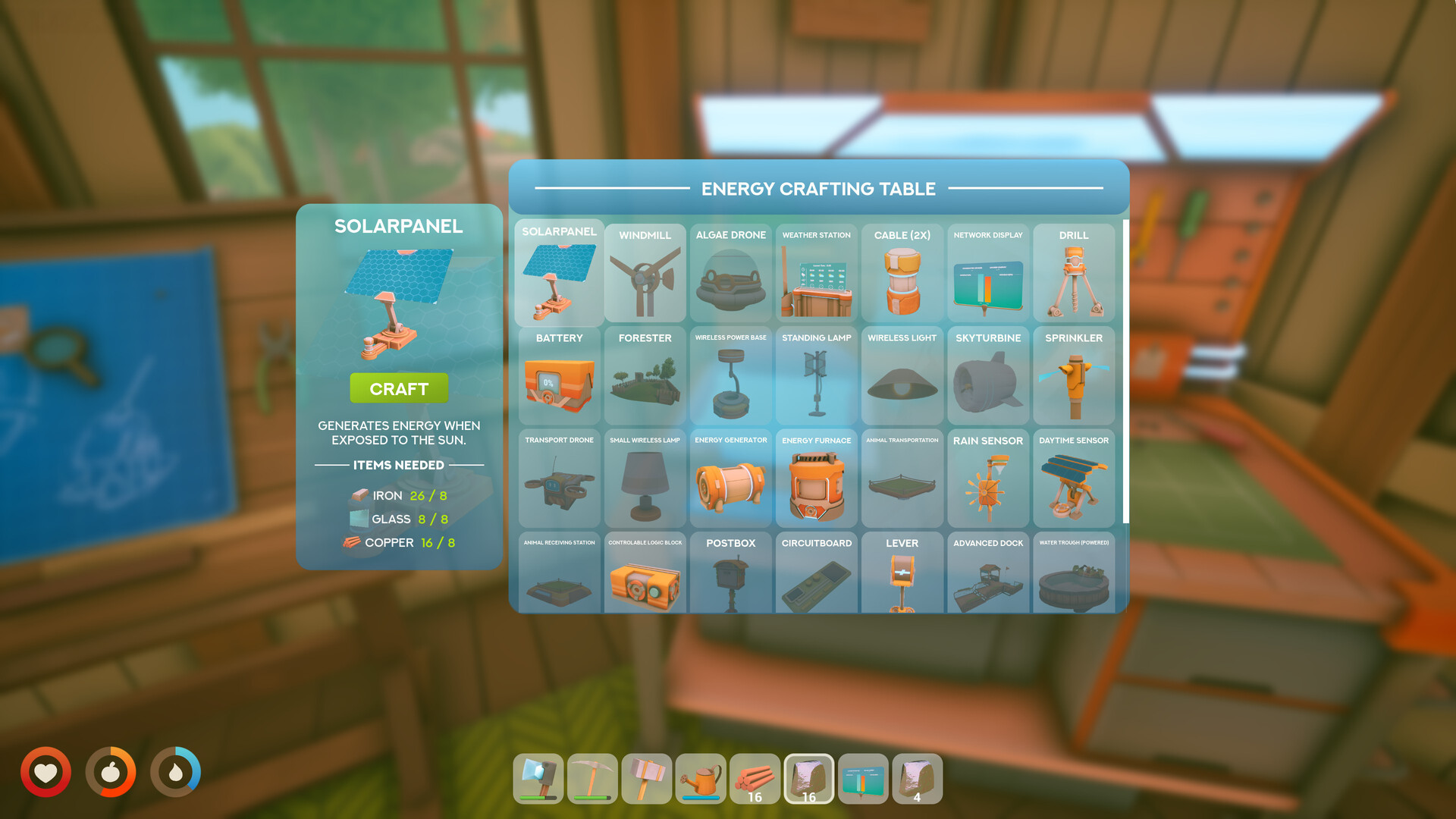Screen dimensions: 1456x819
Task: Click the heart health meter
Action: coord(47,771)
